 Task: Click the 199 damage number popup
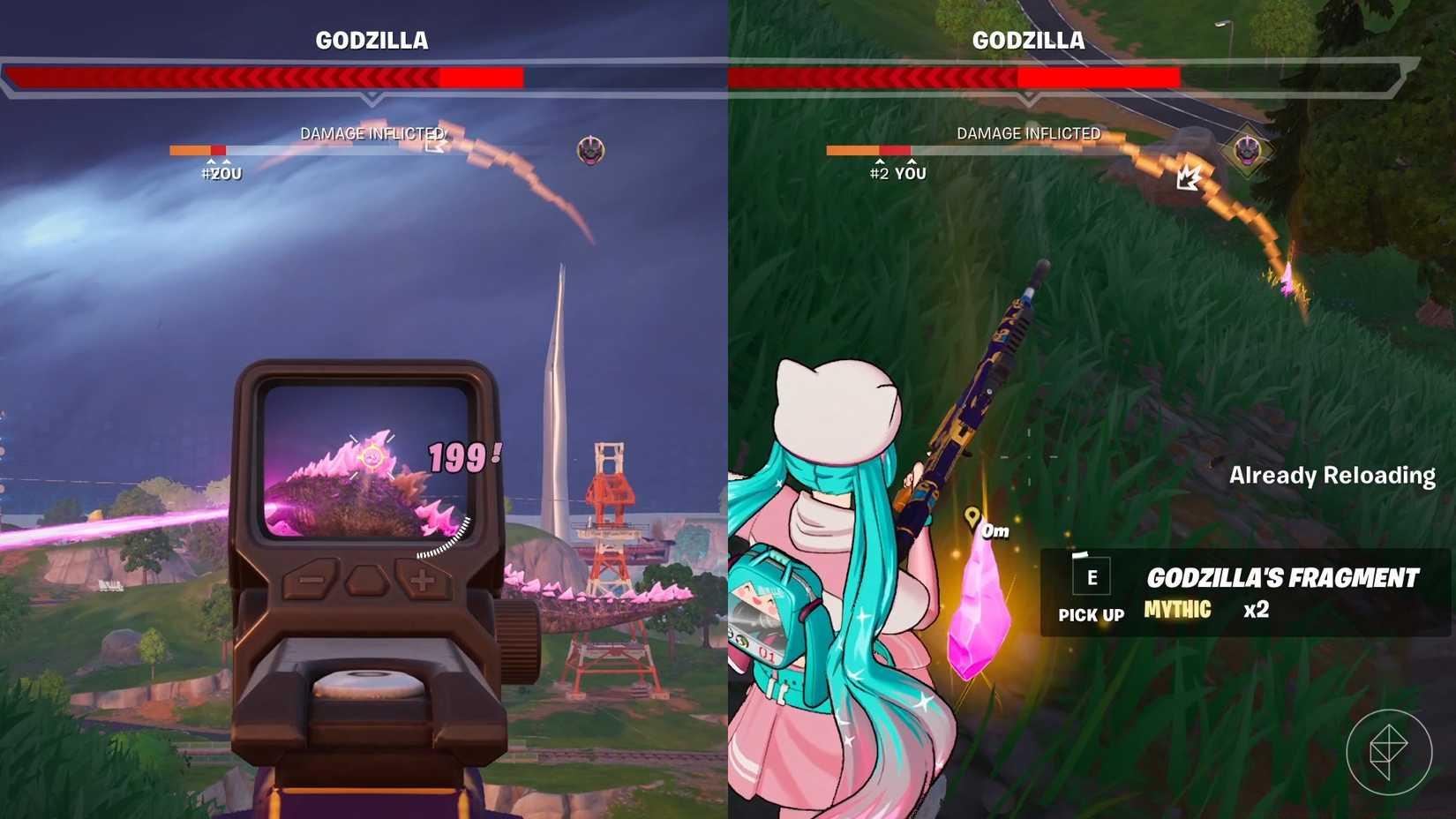[459, 457]
